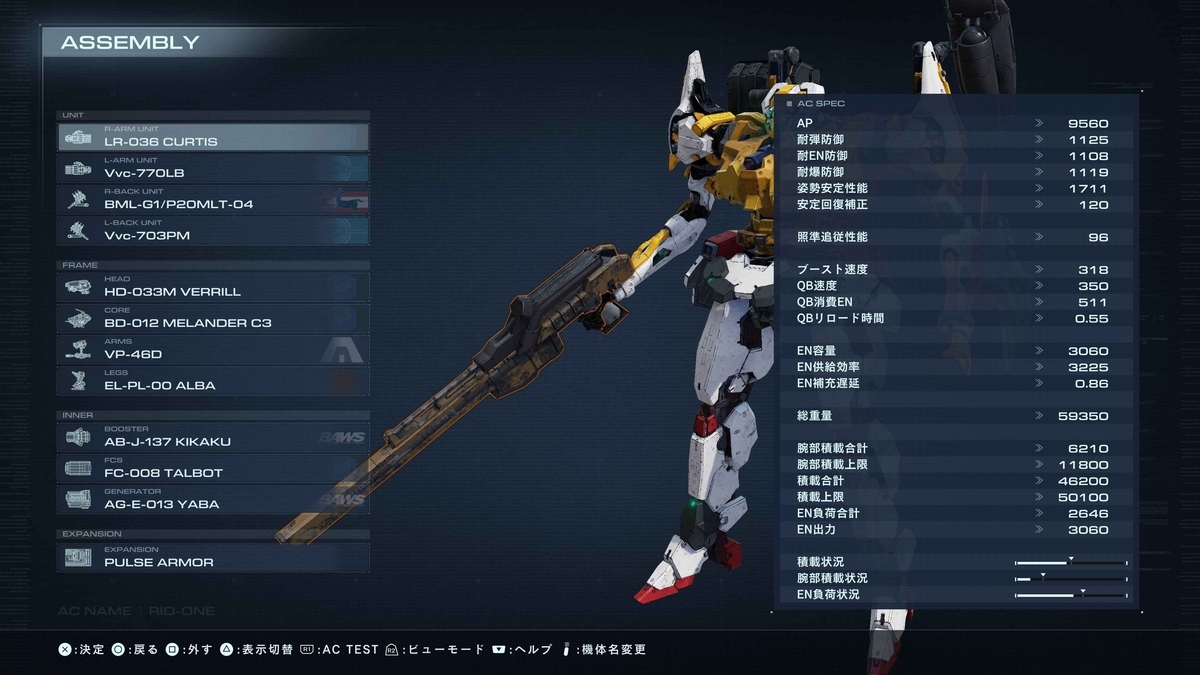
Task: Open the R-BACK UNIT BML-G1/P20MLT-04 slot
Action: [x=213, y=199]
